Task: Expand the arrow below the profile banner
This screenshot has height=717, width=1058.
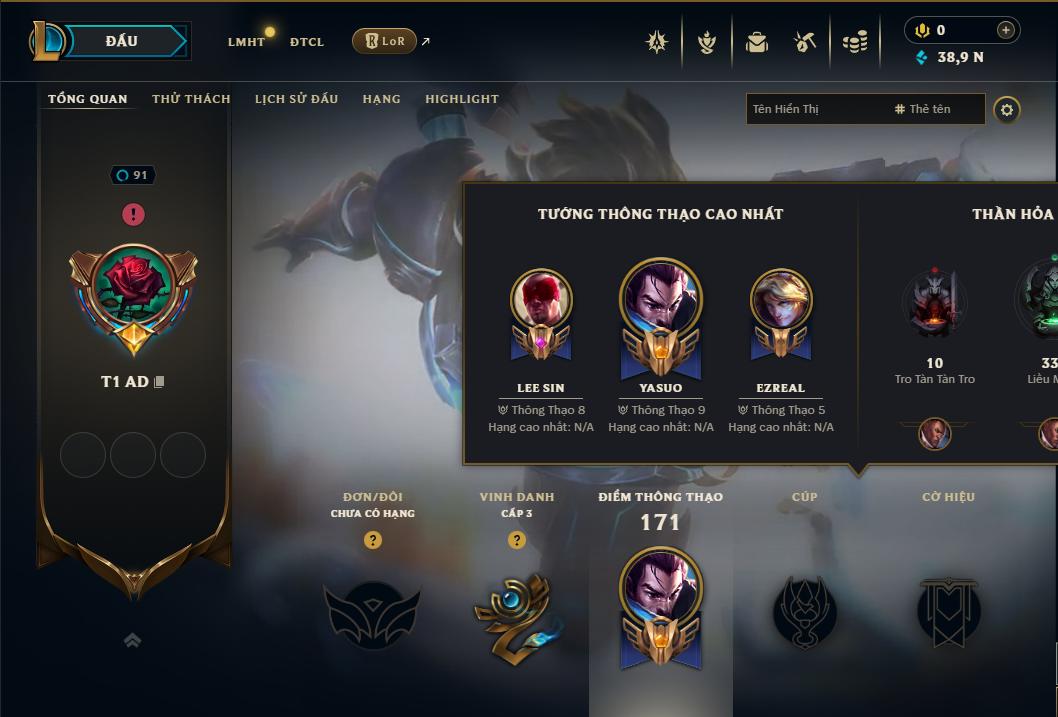Action: (133, 641)
